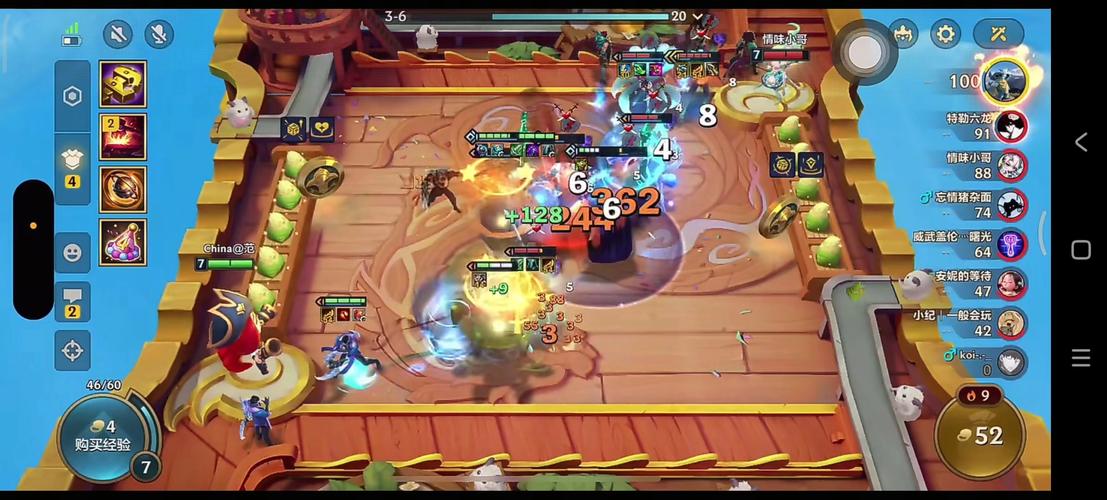Image resolution: width=1107 pixels, height=500 pixels.
Task: View player 特勒六龙 on the scoreboard
Action: 1010,126
